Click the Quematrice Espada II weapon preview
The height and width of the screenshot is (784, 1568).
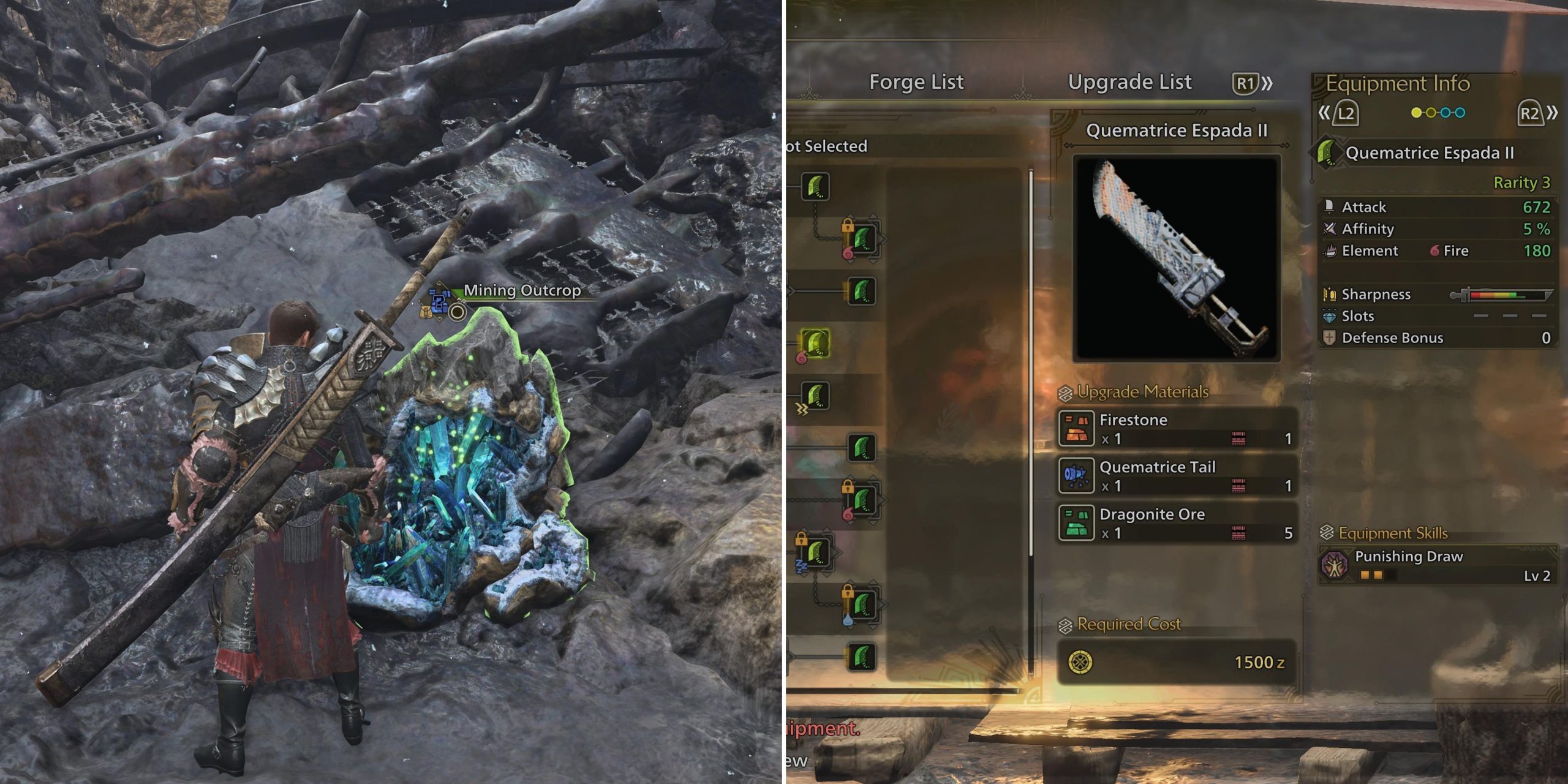pyautogui.click(x=1177, y=258)
